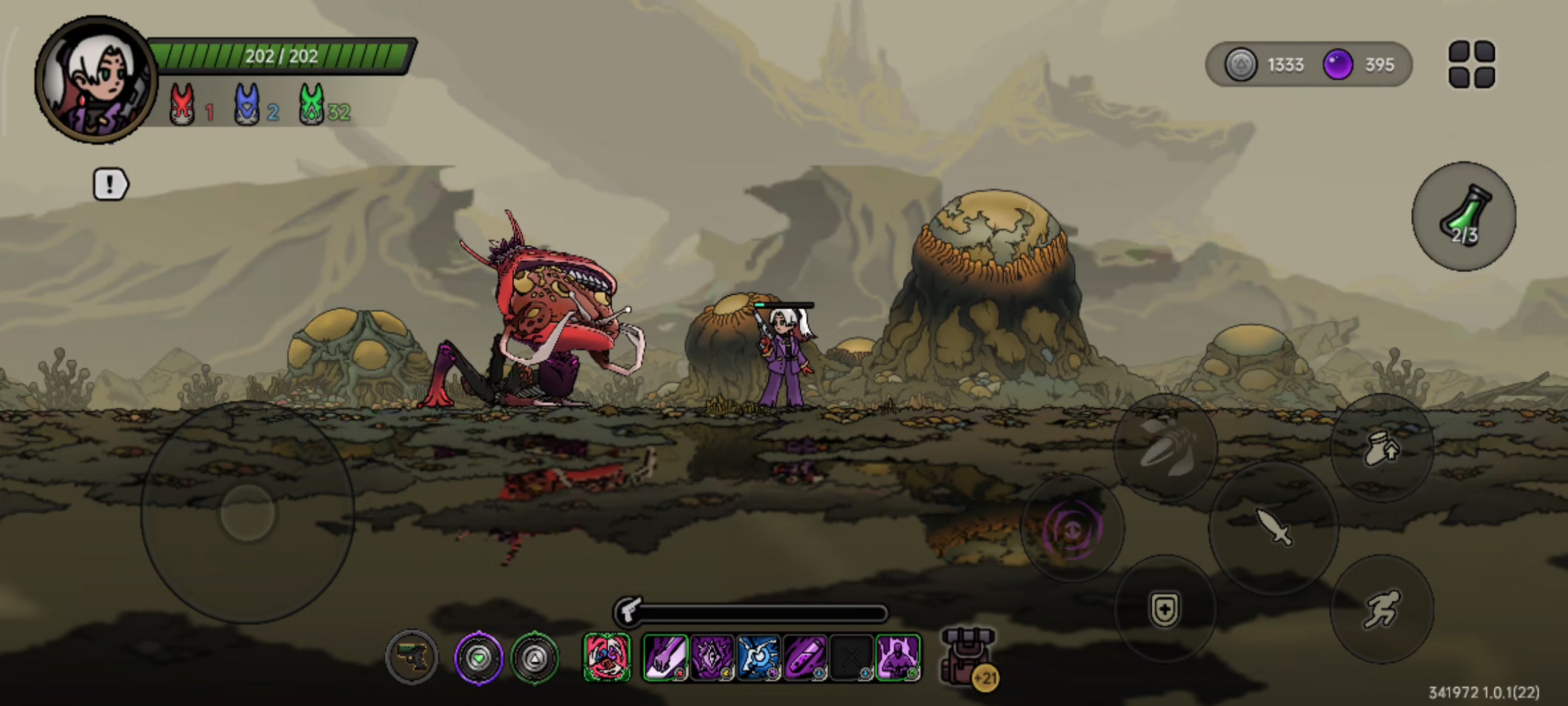
Task: Select the purple fist slash skill
Action: tap(665, 657)
